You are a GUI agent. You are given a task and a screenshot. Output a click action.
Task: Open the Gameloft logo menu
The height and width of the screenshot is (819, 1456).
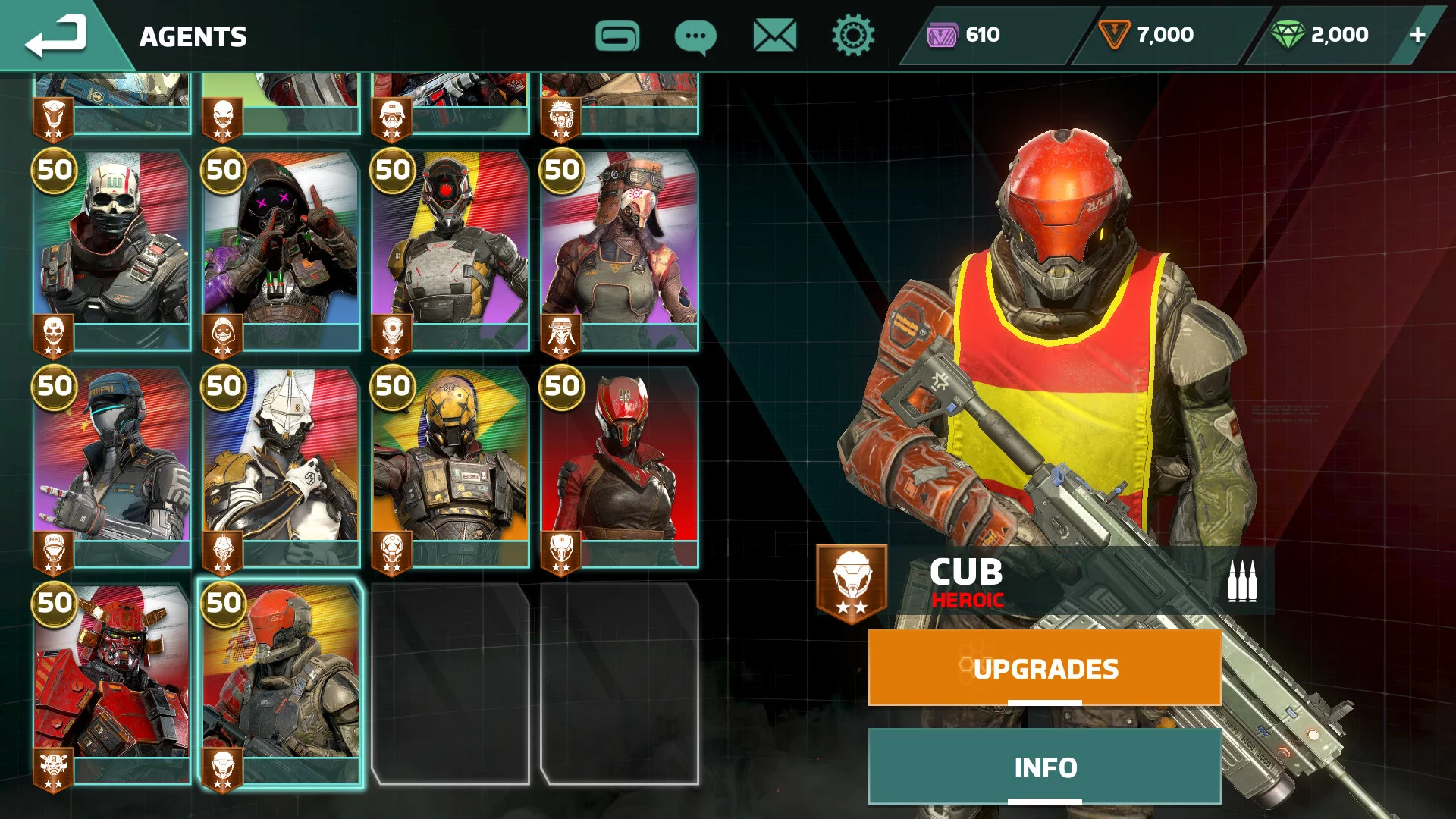(617, 36)
